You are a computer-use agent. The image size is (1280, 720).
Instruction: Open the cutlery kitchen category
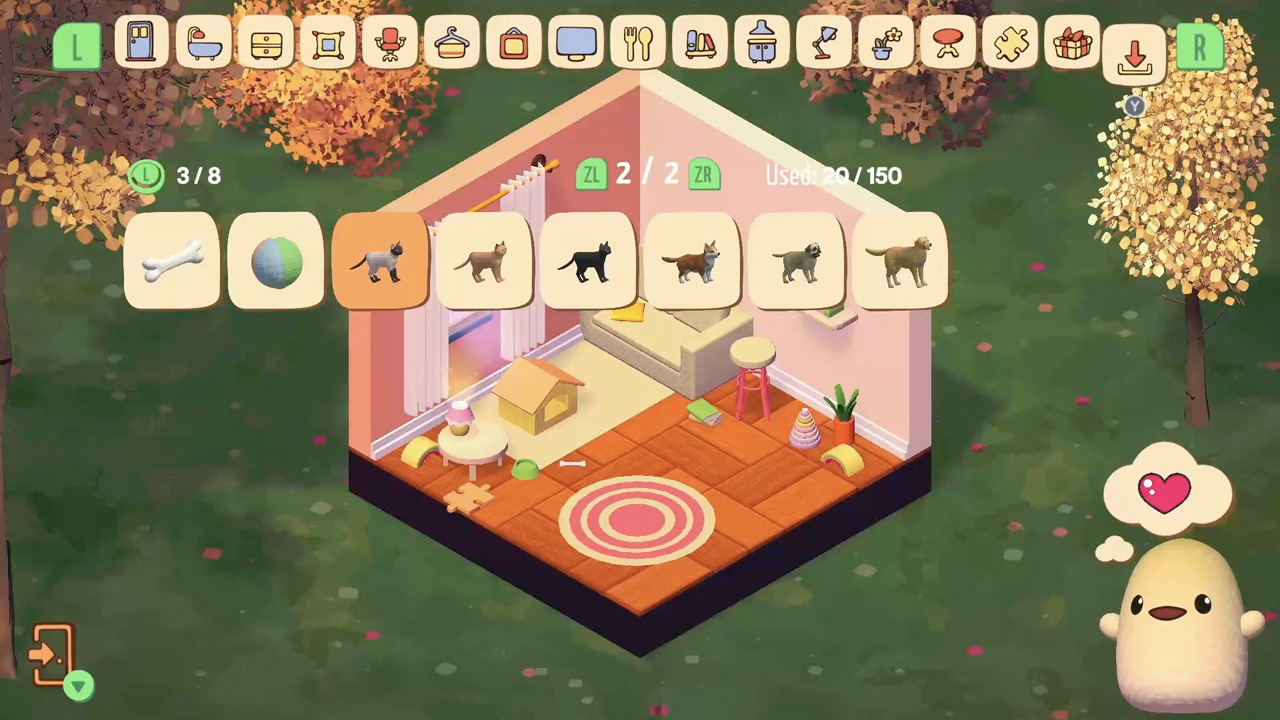(638, 43)
